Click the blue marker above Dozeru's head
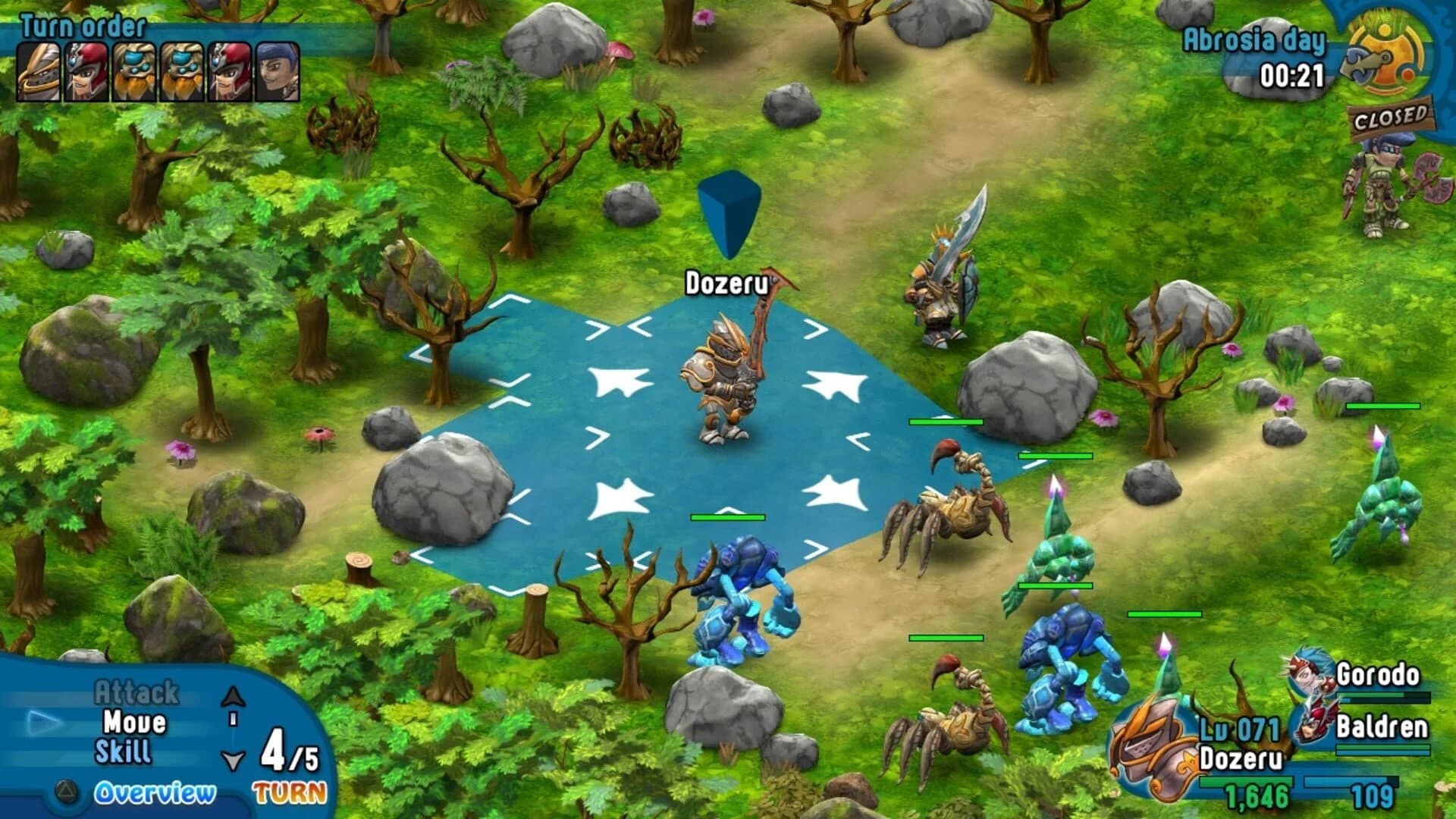The image size is (1456, 819). [730, 212]
